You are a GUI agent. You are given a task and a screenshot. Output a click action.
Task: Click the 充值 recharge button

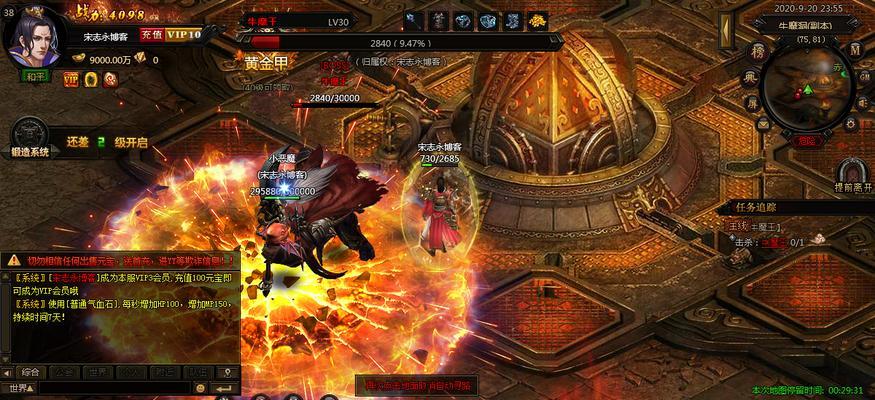(151, 34)
